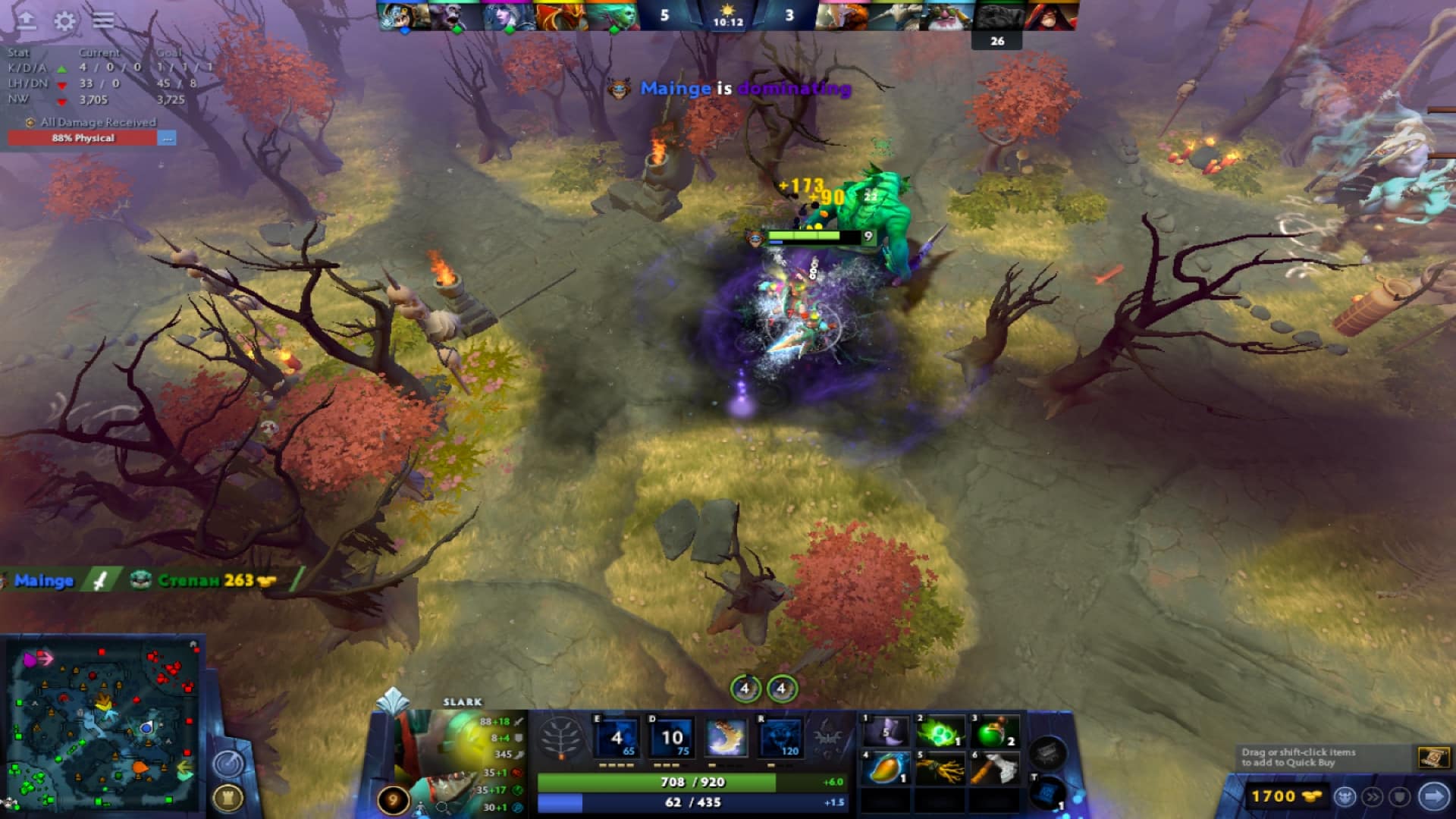The height and width of the screenshot is (819, 1456).
Task: Open the in-game settings gear
Action: coord(64,22)
